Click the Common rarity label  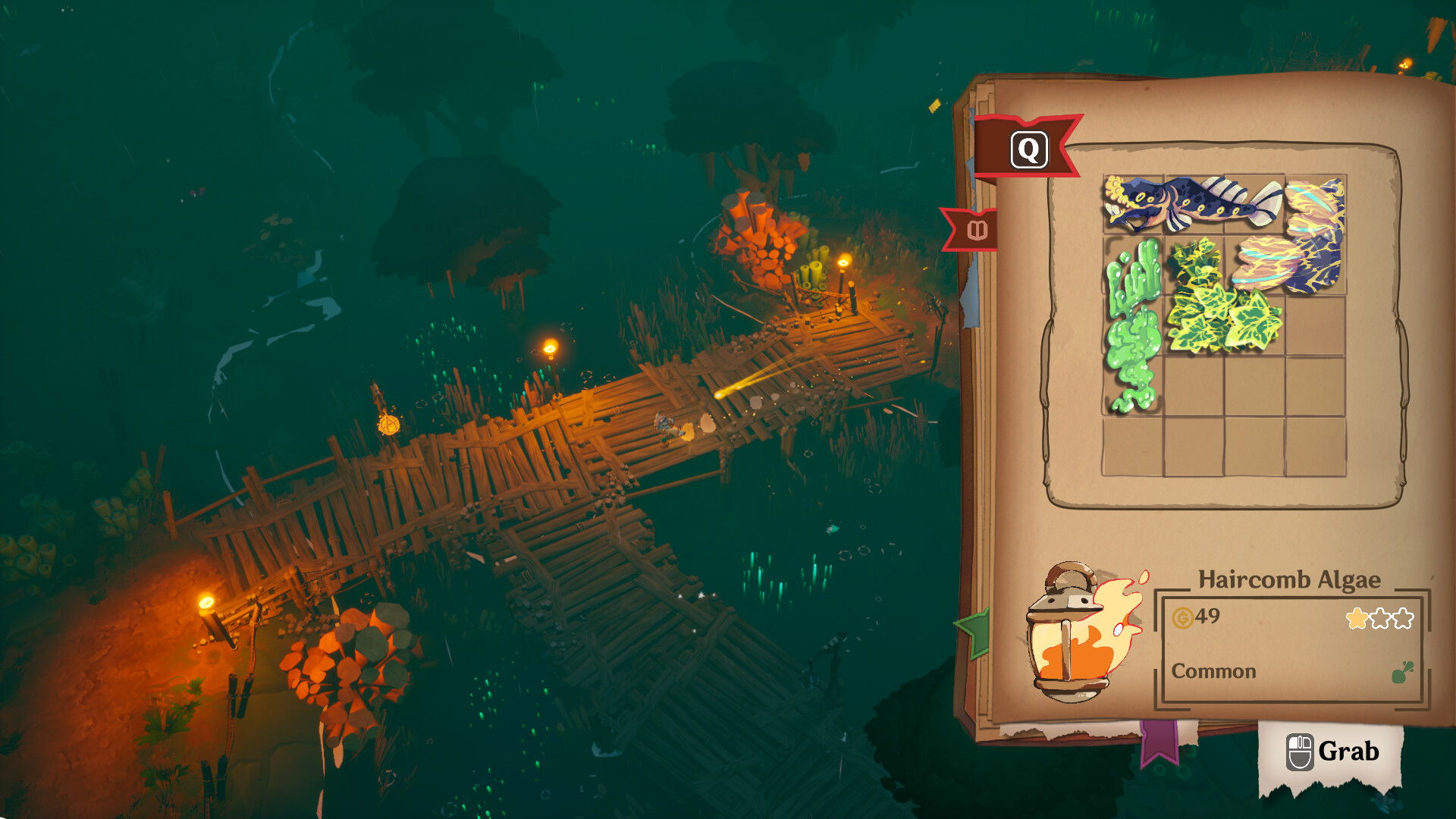[1214, 670]
